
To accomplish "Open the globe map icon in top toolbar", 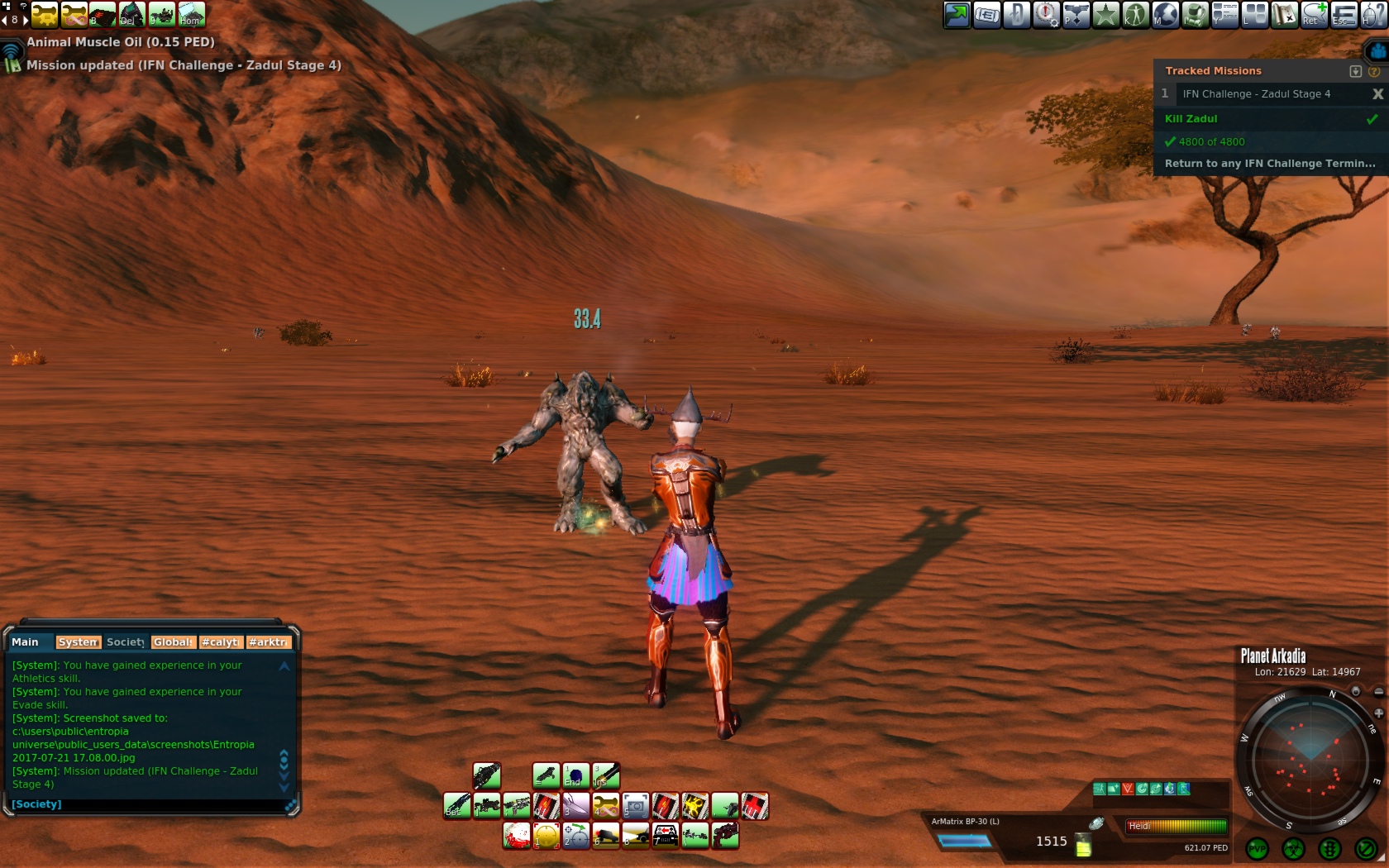I will [x=1165, y=15].
